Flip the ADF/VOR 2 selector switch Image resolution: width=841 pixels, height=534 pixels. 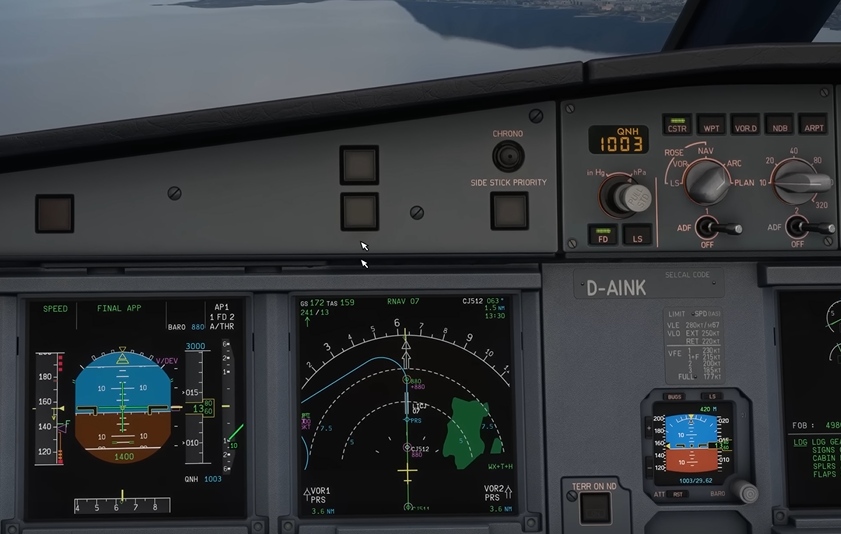(799, 228)
